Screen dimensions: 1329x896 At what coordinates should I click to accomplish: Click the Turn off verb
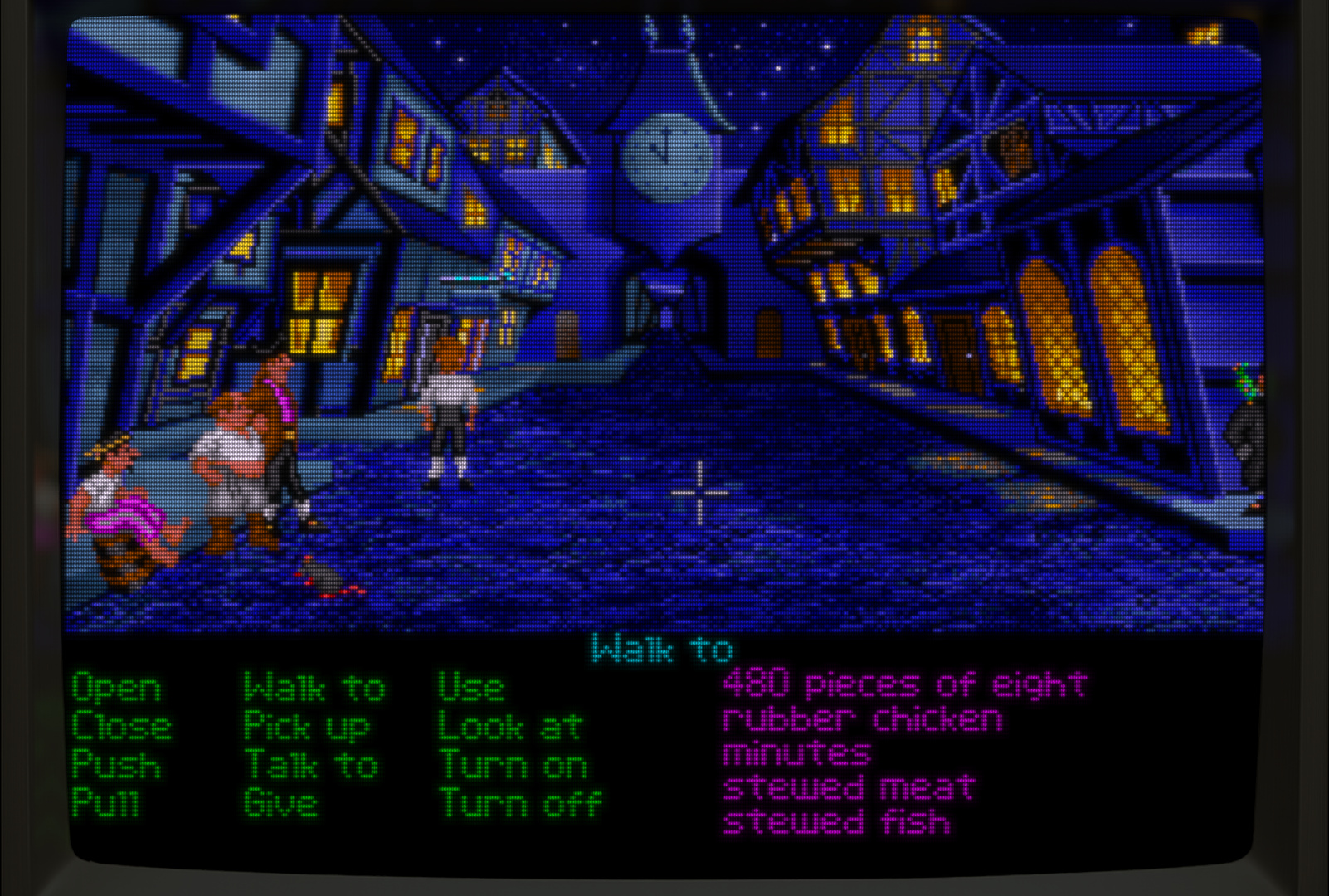(520, 803)
